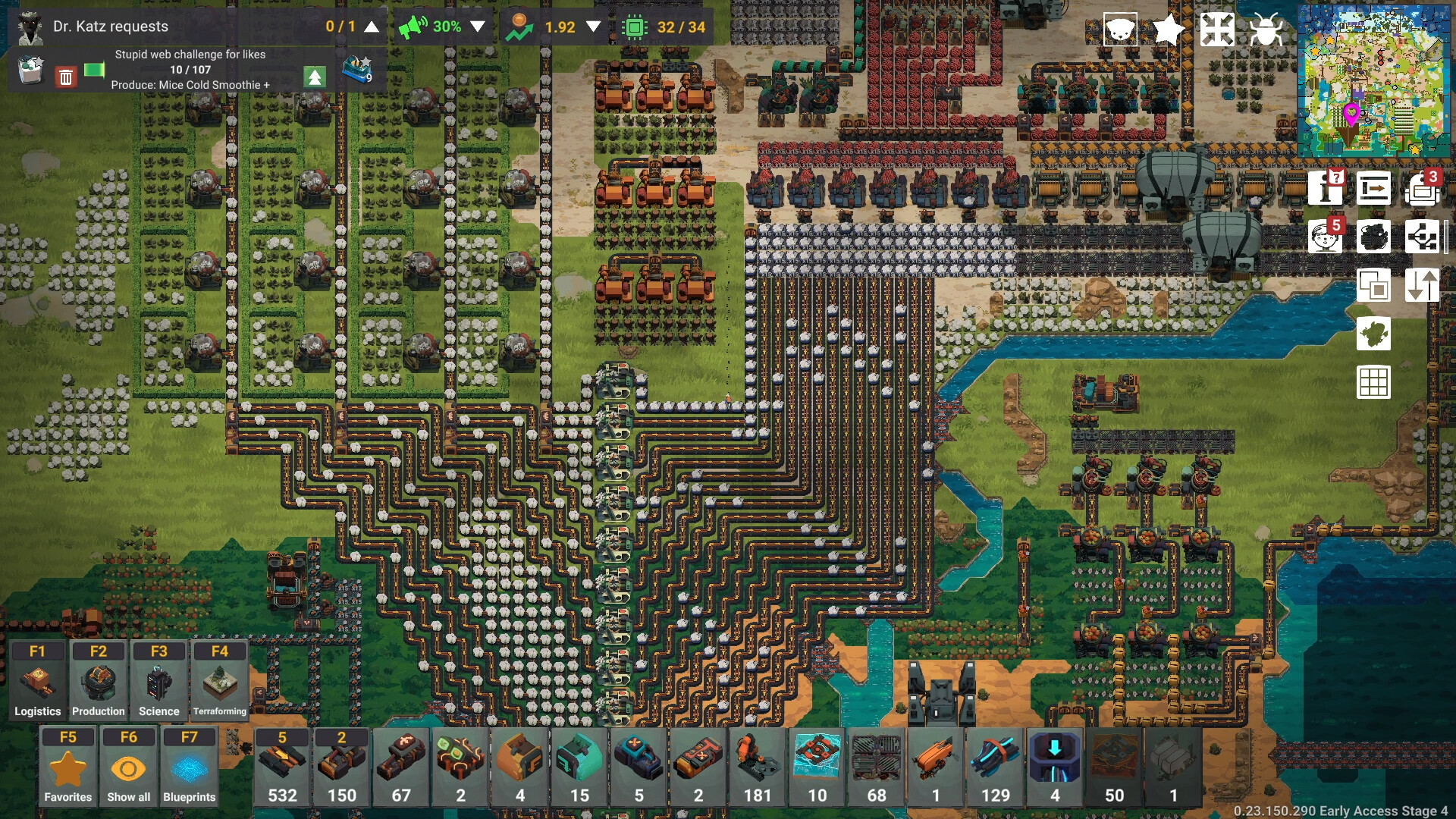Click the copy/duplicate tool icon
Screen dimensions: 1456x819
pos(1376,286)
